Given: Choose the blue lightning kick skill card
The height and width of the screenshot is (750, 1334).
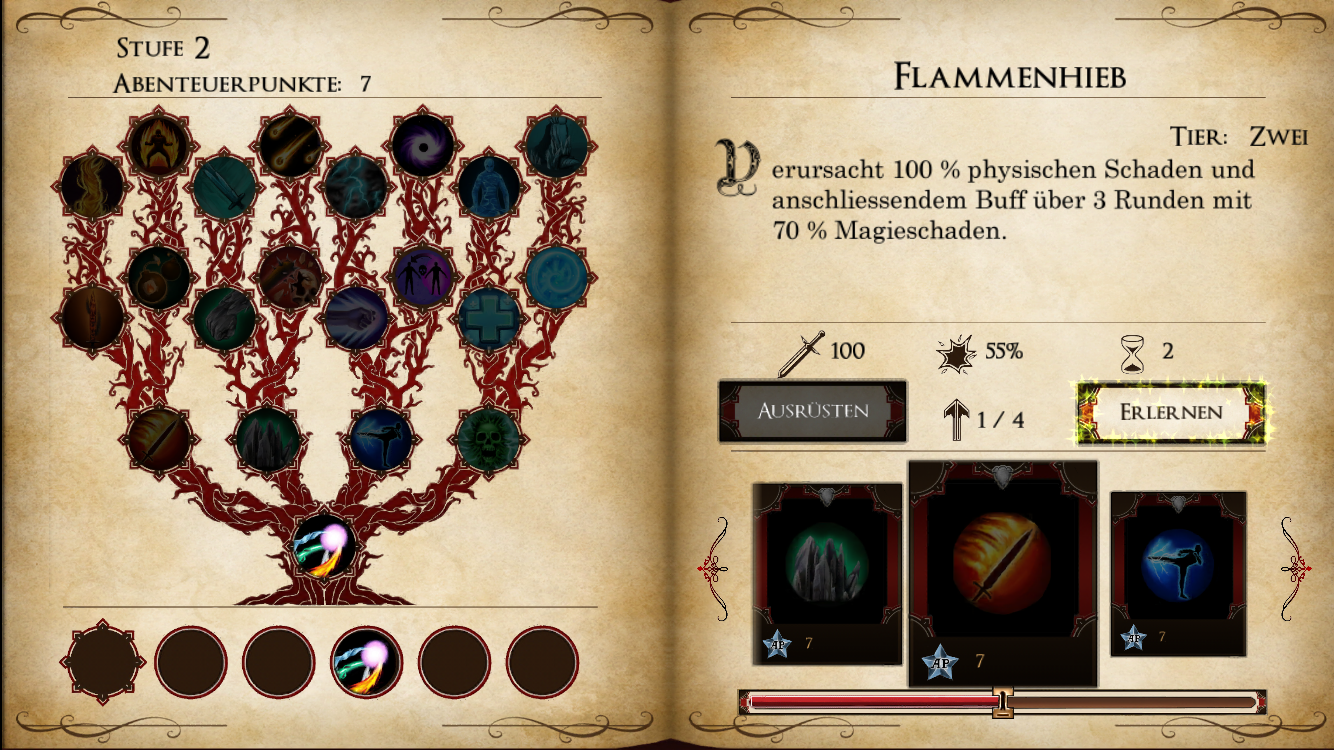Looking at the screenshot, I should point(1178,566).
